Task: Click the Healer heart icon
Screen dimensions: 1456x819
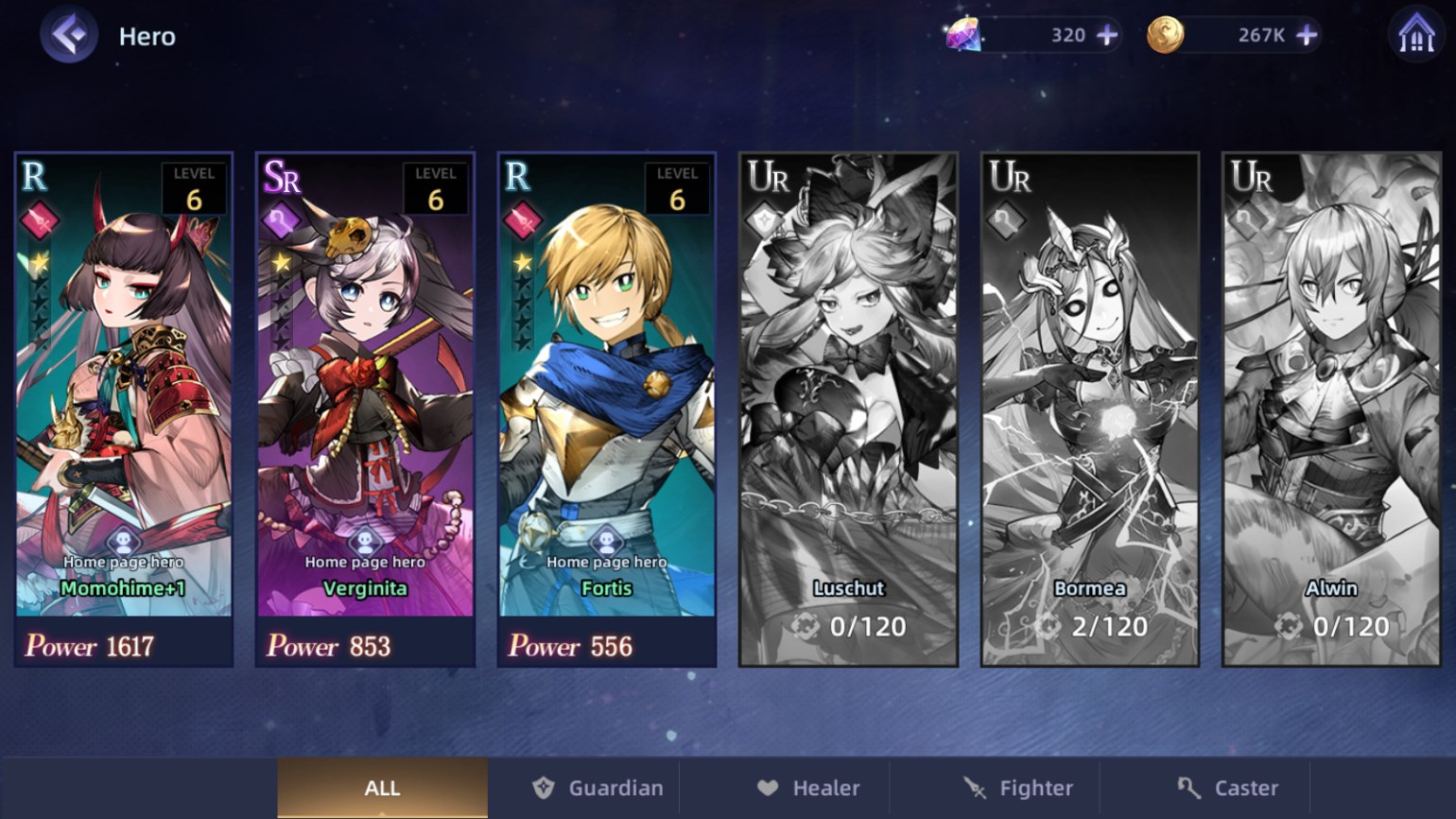Action: click(x=768, y=786)
